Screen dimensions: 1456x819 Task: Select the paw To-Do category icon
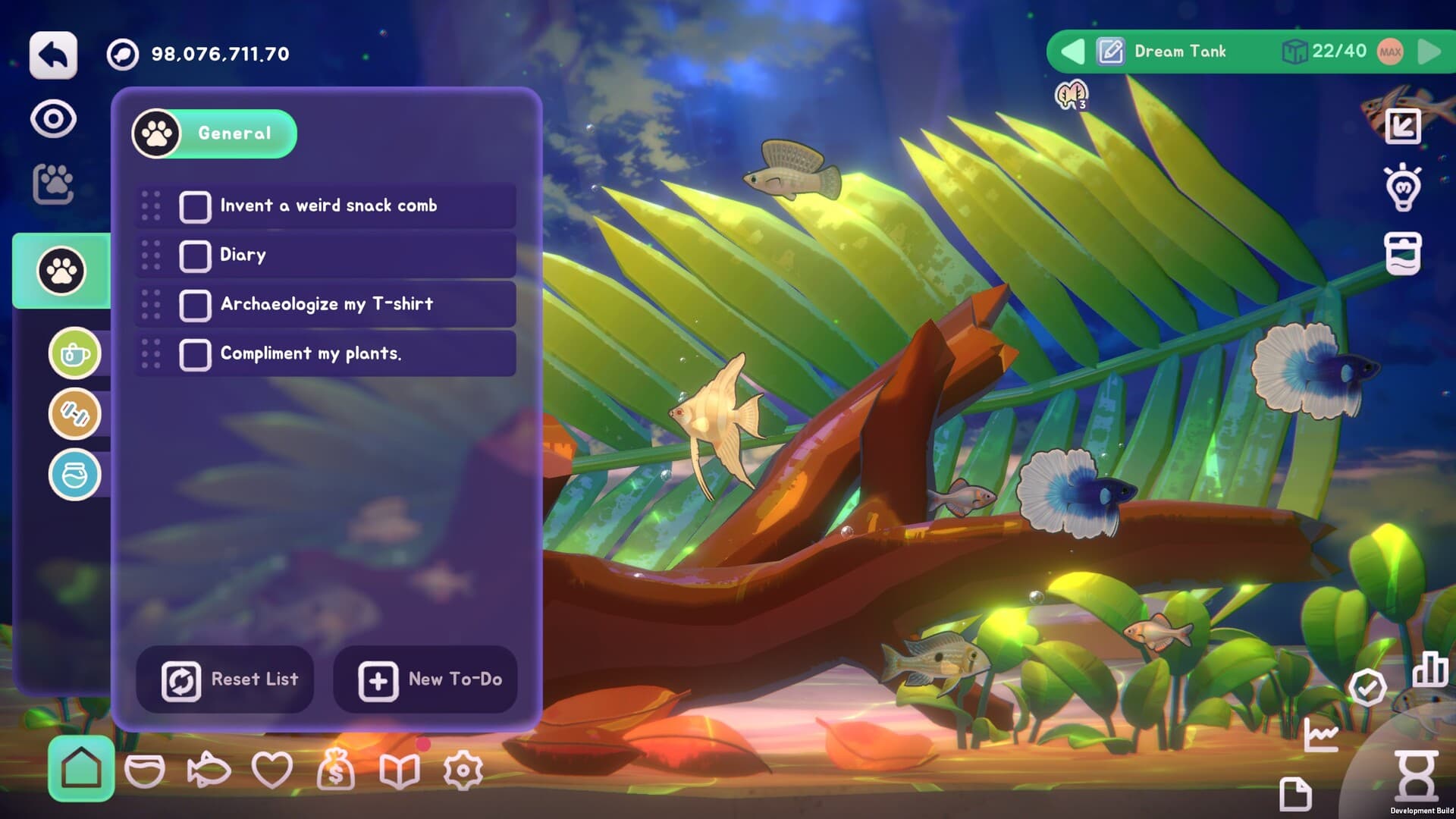61,271
